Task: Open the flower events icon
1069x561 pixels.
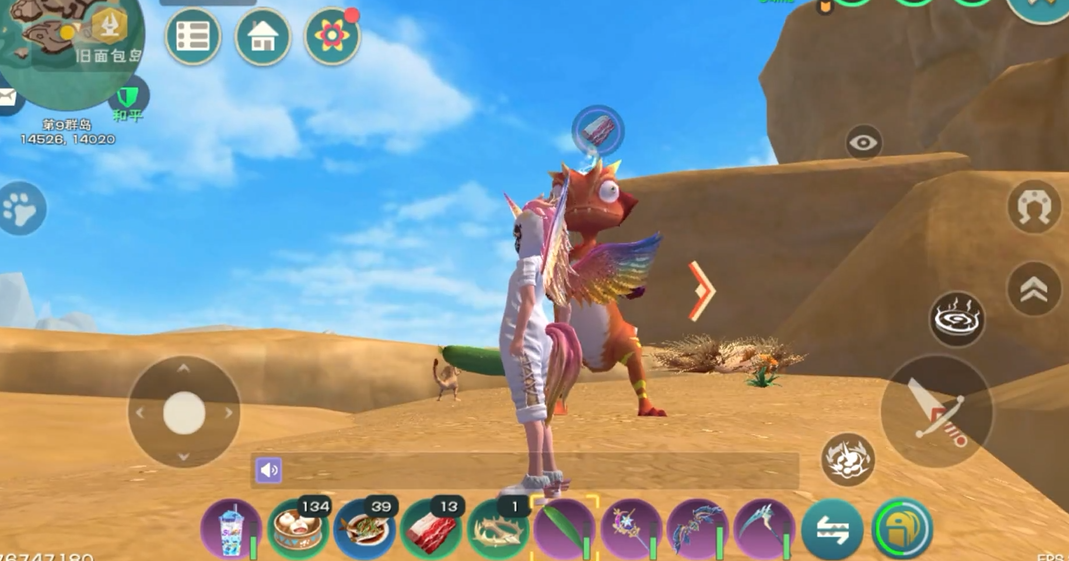Action: click(332, 38)
